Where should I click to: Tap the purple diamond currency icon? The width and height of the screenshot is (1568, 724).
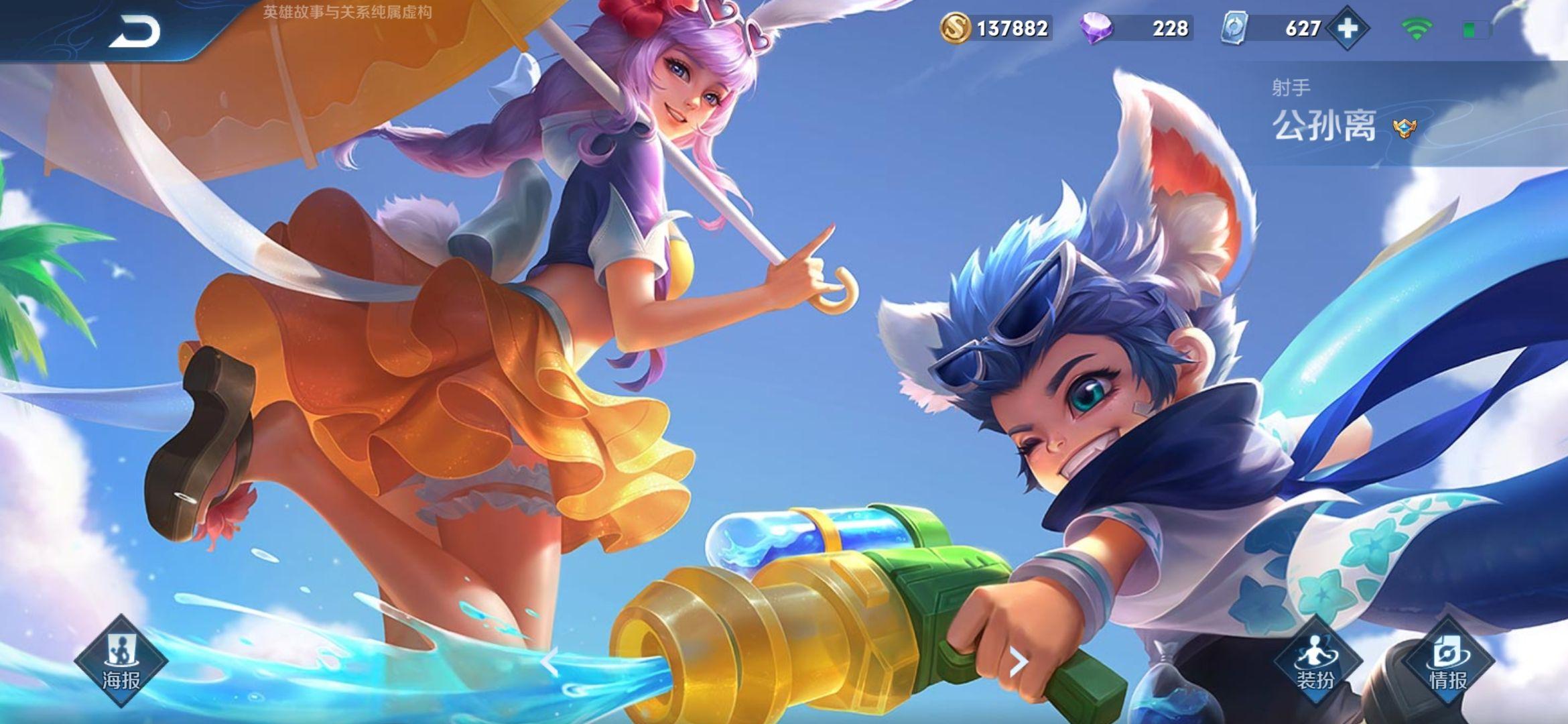1096,28
